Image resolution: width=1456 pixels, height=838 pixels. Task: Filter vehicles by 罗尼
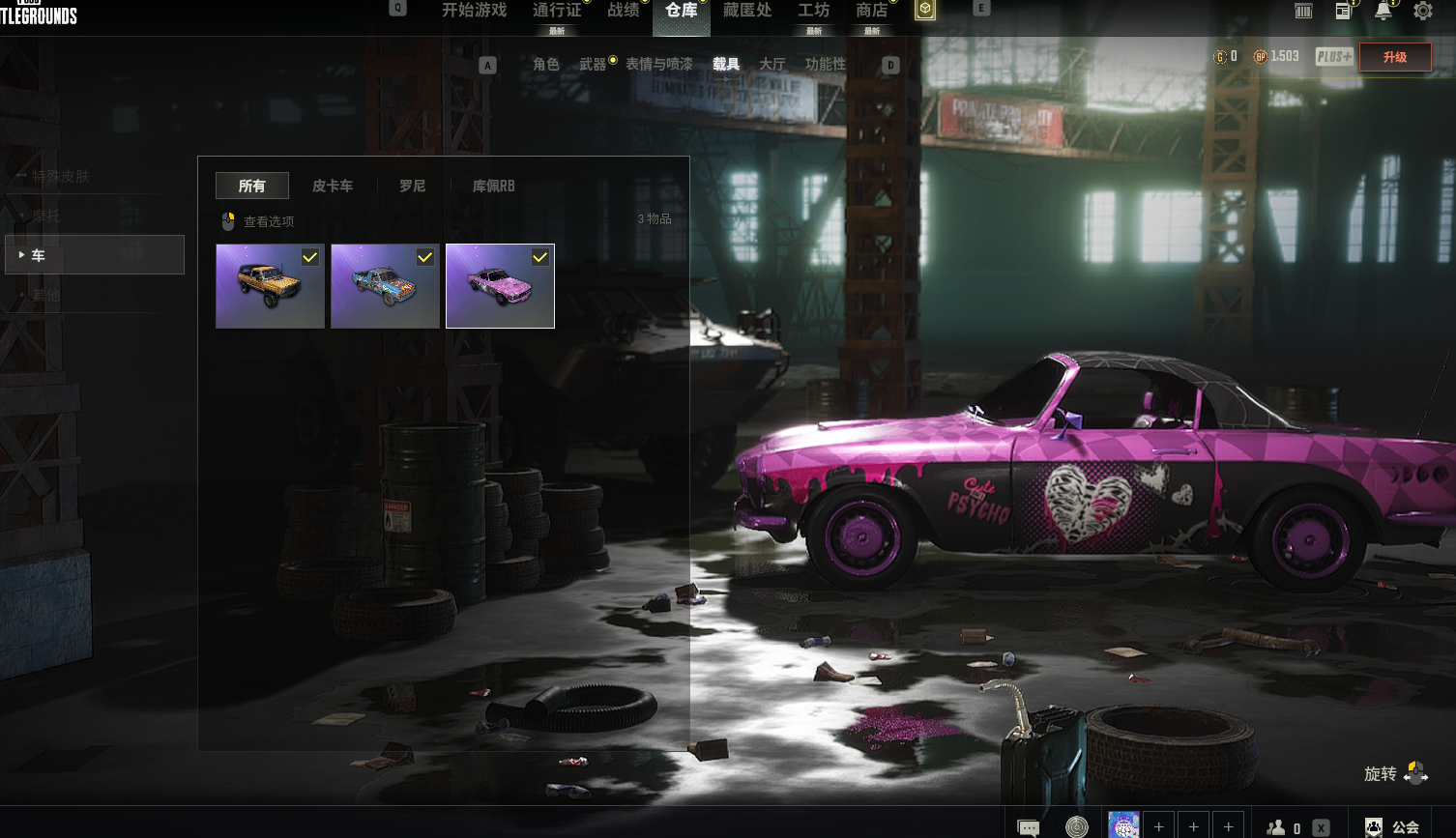point(413,186)
